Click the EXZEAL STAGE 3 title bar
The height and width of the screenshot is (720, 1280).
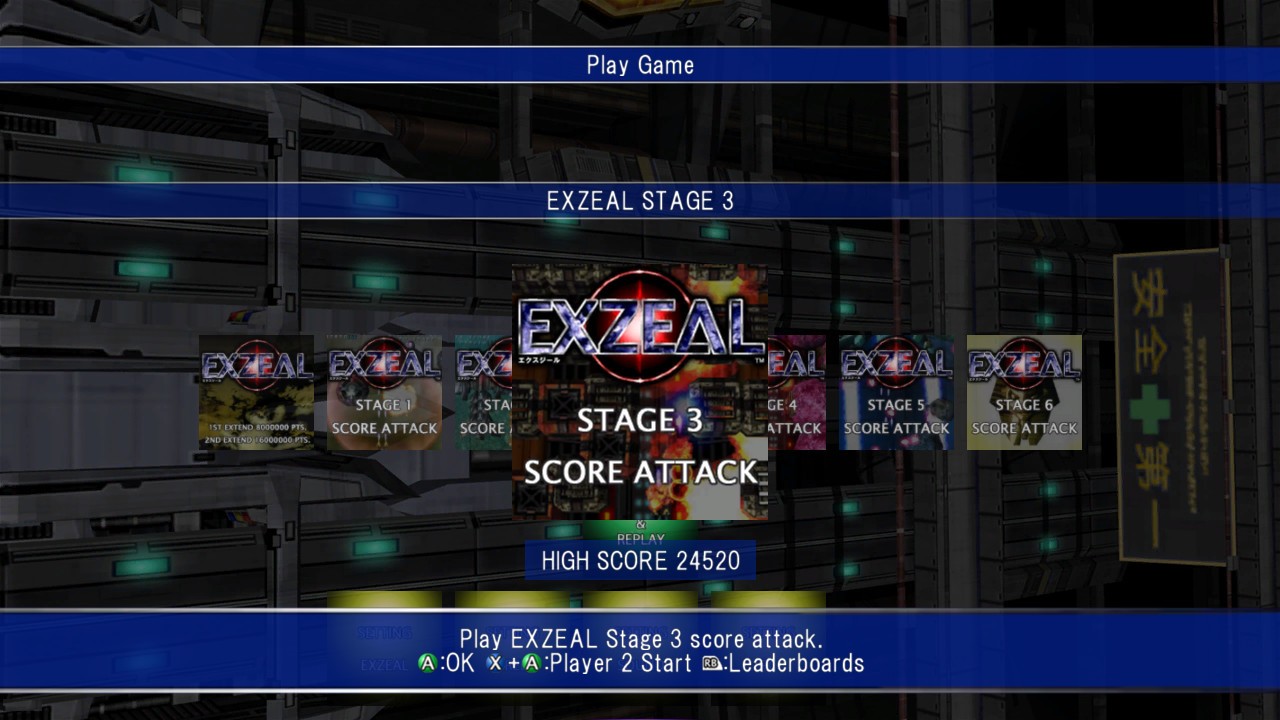[x=640, y=200]
